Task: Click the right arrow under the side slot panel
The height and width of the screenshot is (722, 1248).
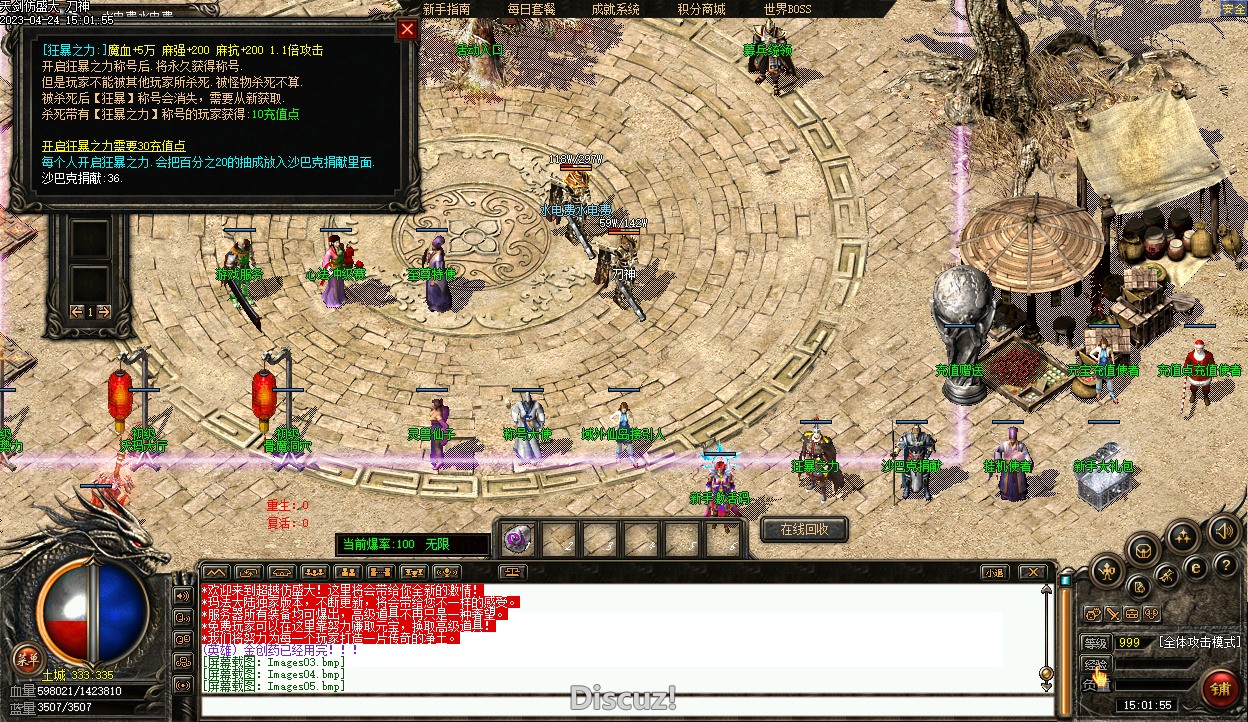Action: (105, 312)
